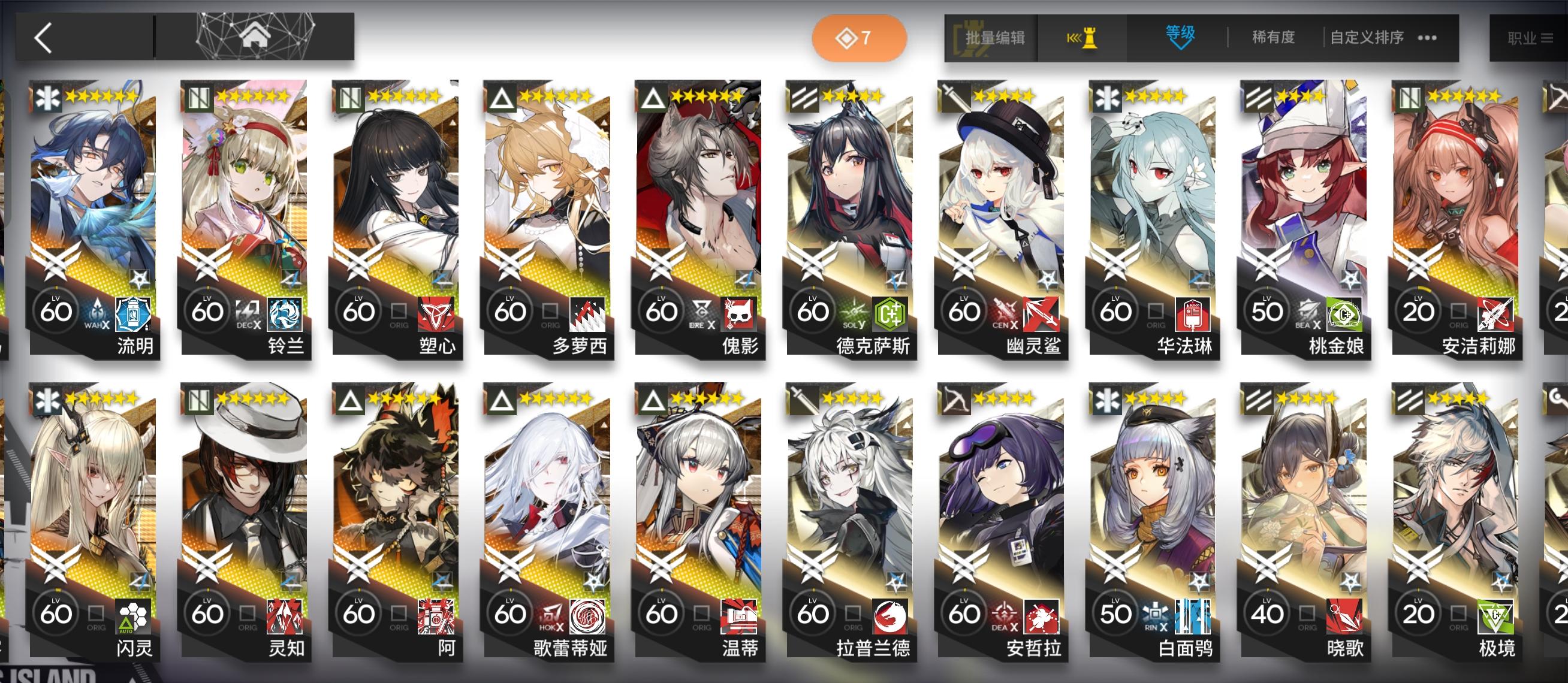The width and height of the screenshot is (1568, 683).
Task: Click the orange Originite Prime "7" badge
Action: tap(858, 37)
